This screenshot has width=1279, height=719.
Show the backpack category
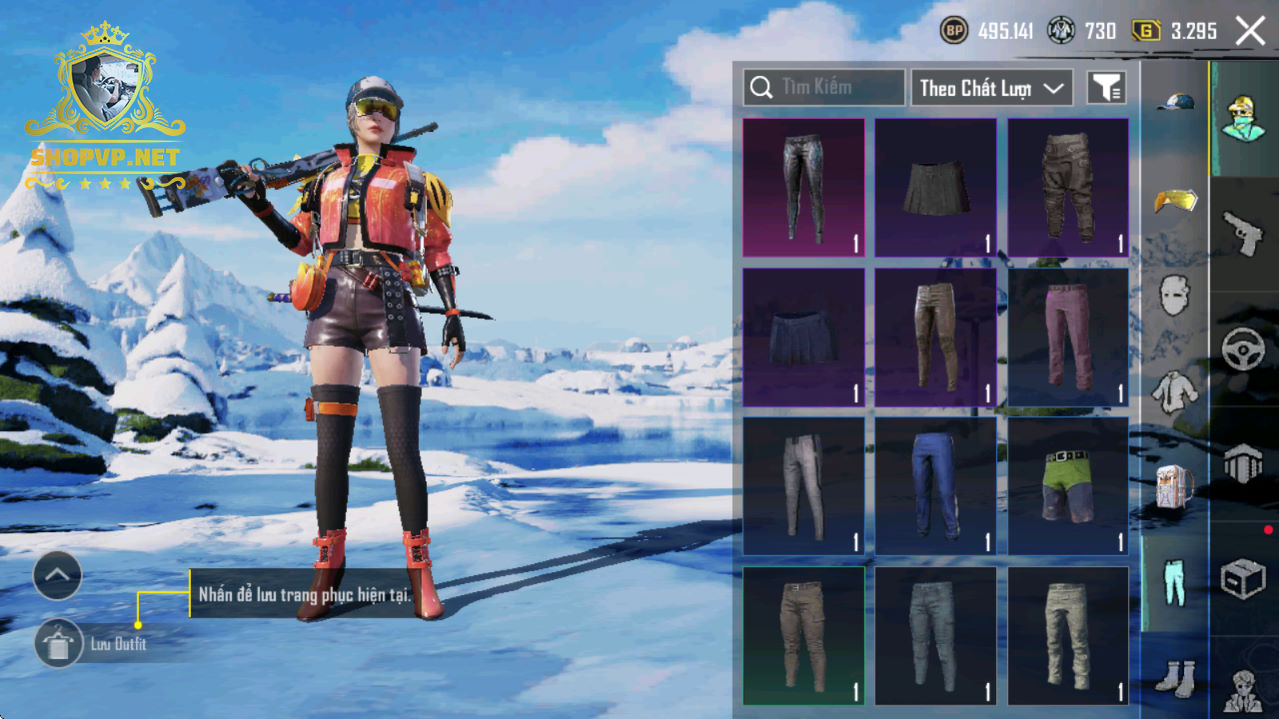tap(1175, 487)
